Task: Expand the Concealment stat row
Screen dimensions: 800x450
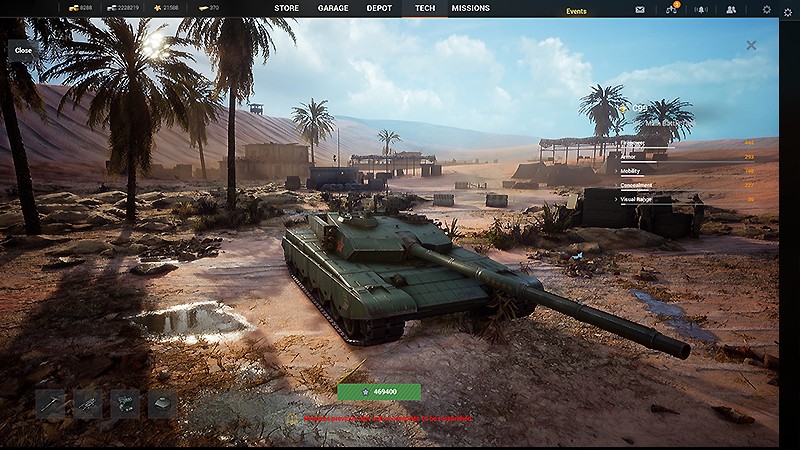Action: tap(637, 185)
